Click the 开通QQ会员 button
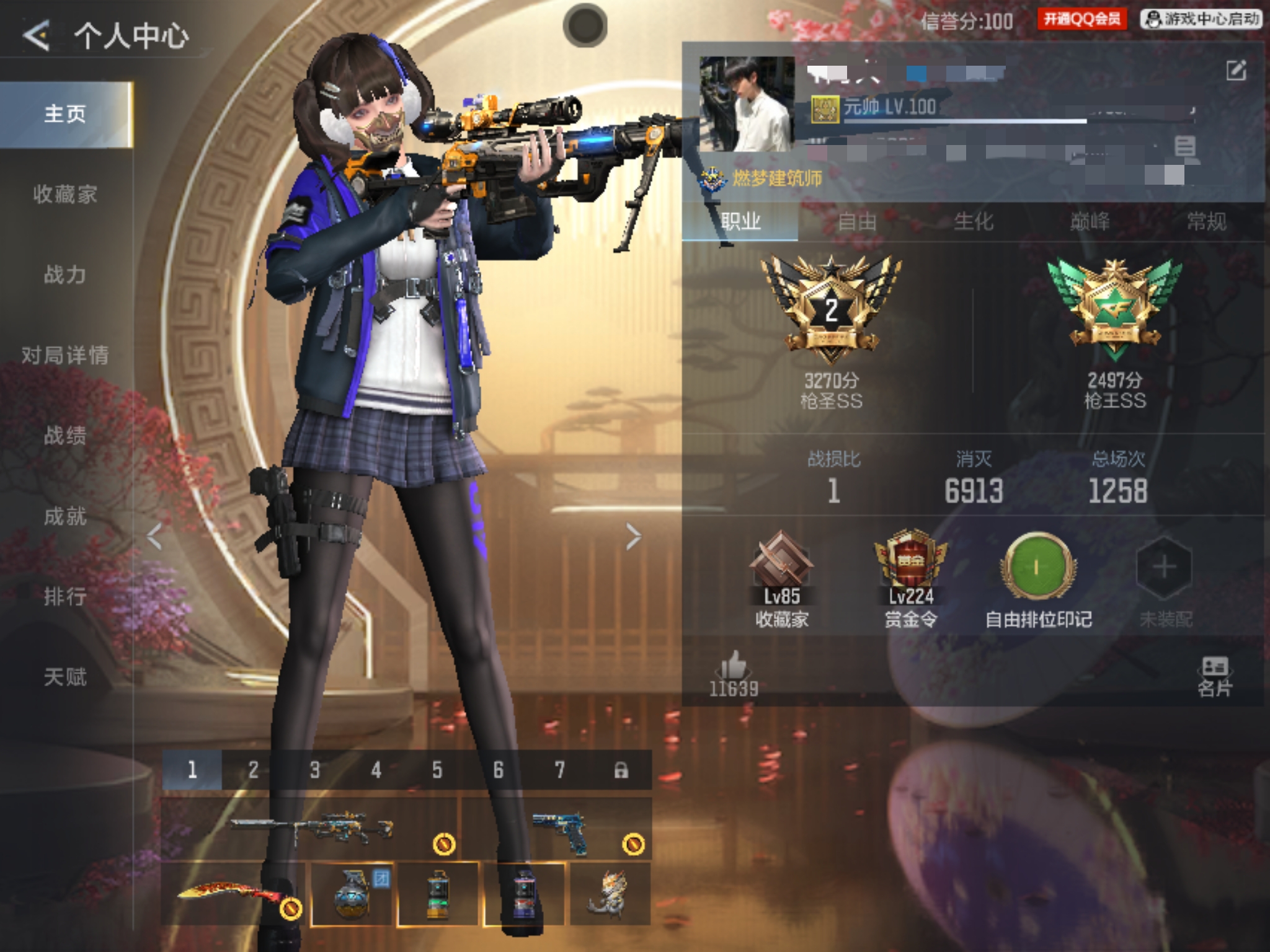This screenshot has width=1270, height=952. click(x=1082, y=20)
